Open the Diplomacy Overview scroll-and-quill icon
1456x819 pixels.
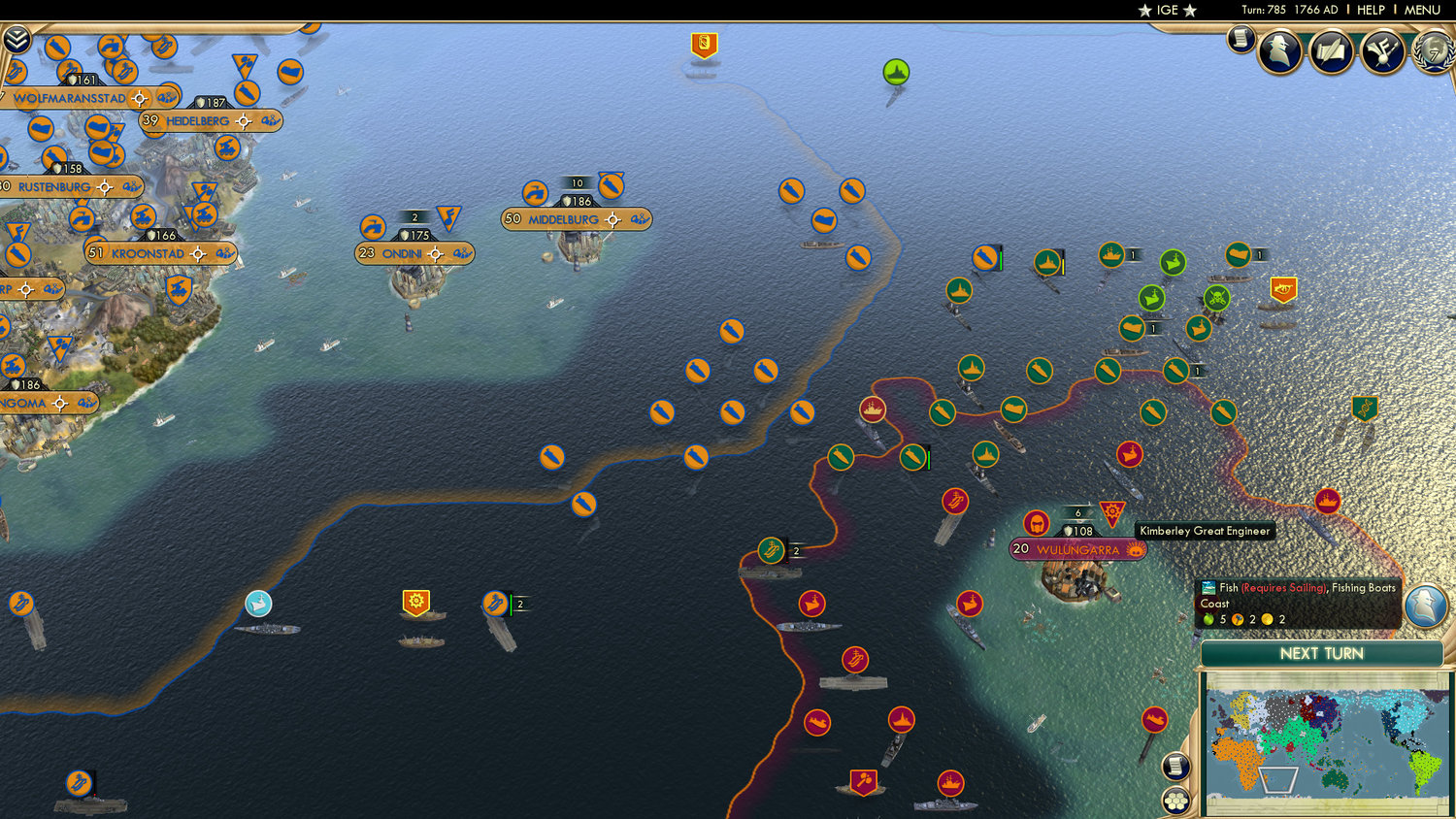click(1331, 53)
